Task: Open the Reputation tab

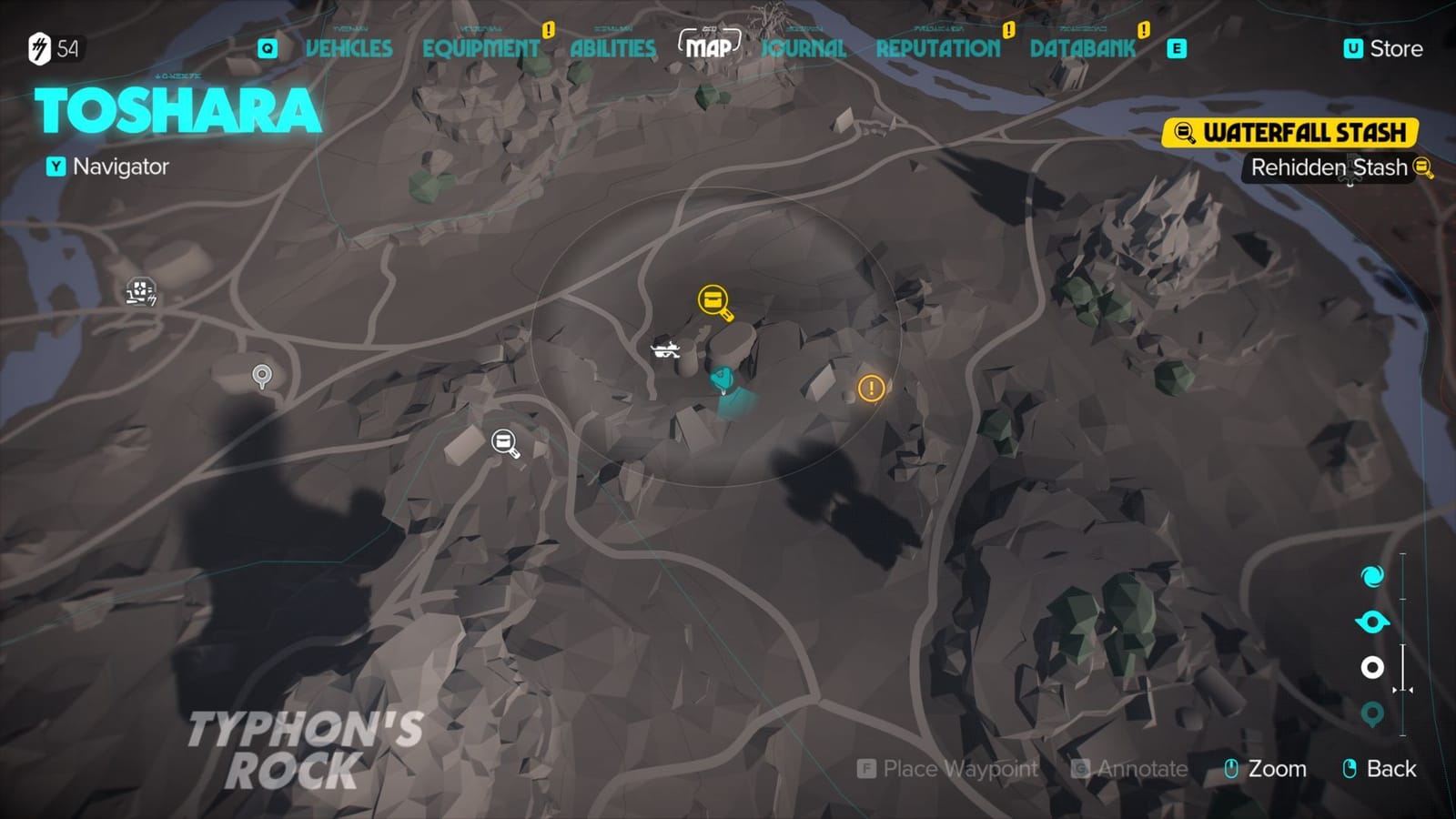Action: point(939,49)
